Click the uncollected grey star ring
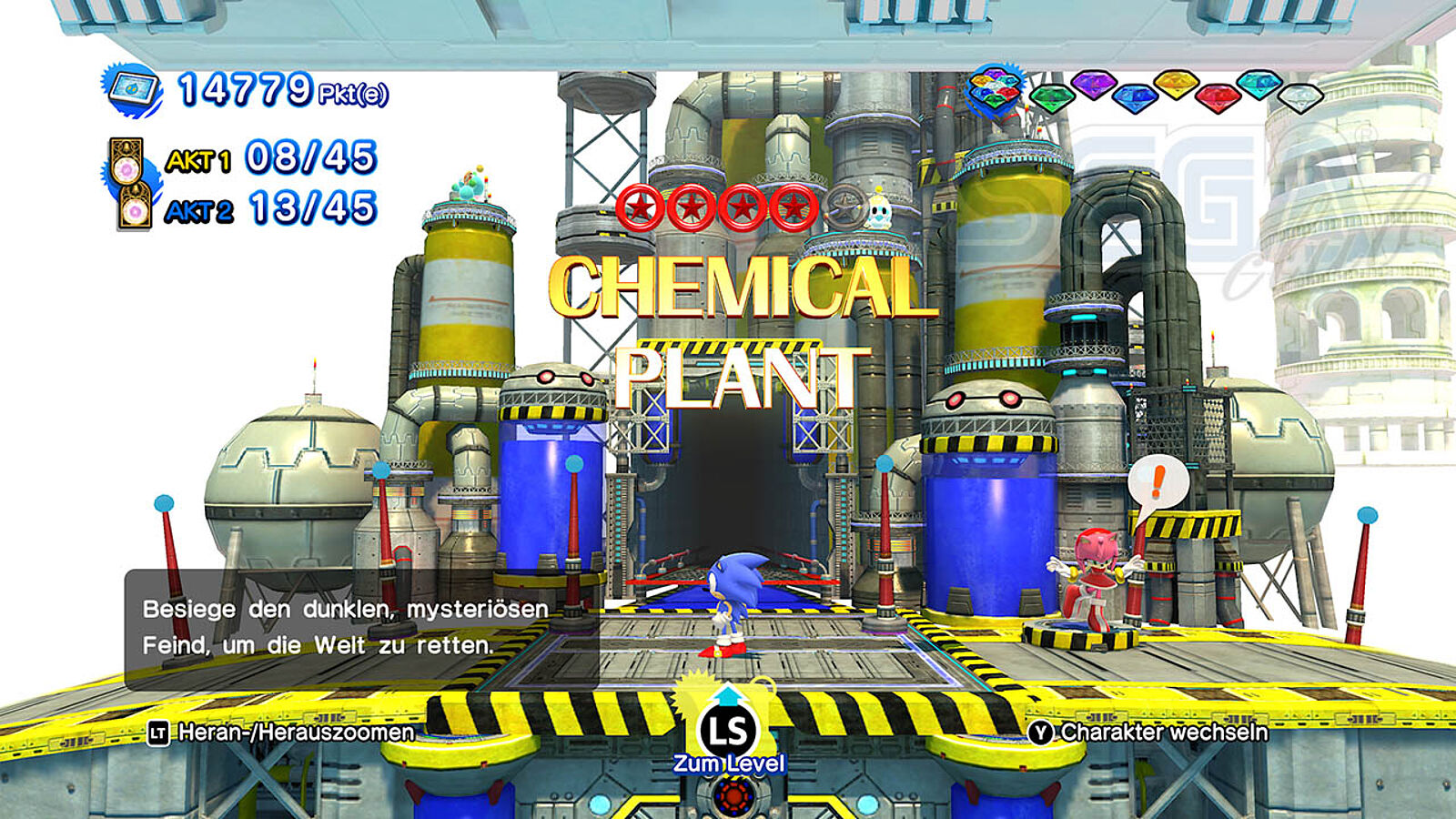This screenshot has height=819, width=1456. (x=846, y=208)
